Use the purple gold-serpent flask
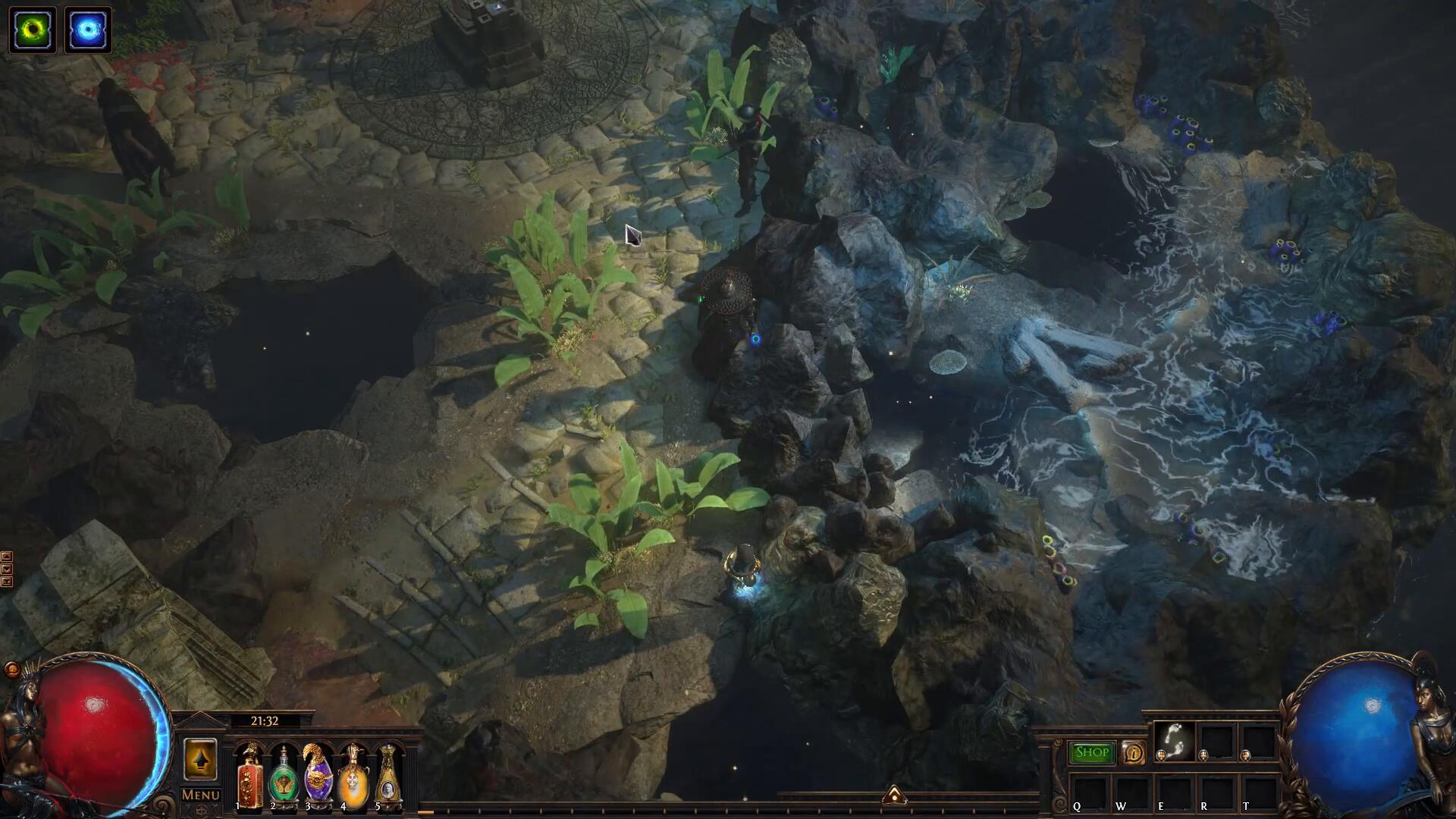 click(x=318, y=775)
